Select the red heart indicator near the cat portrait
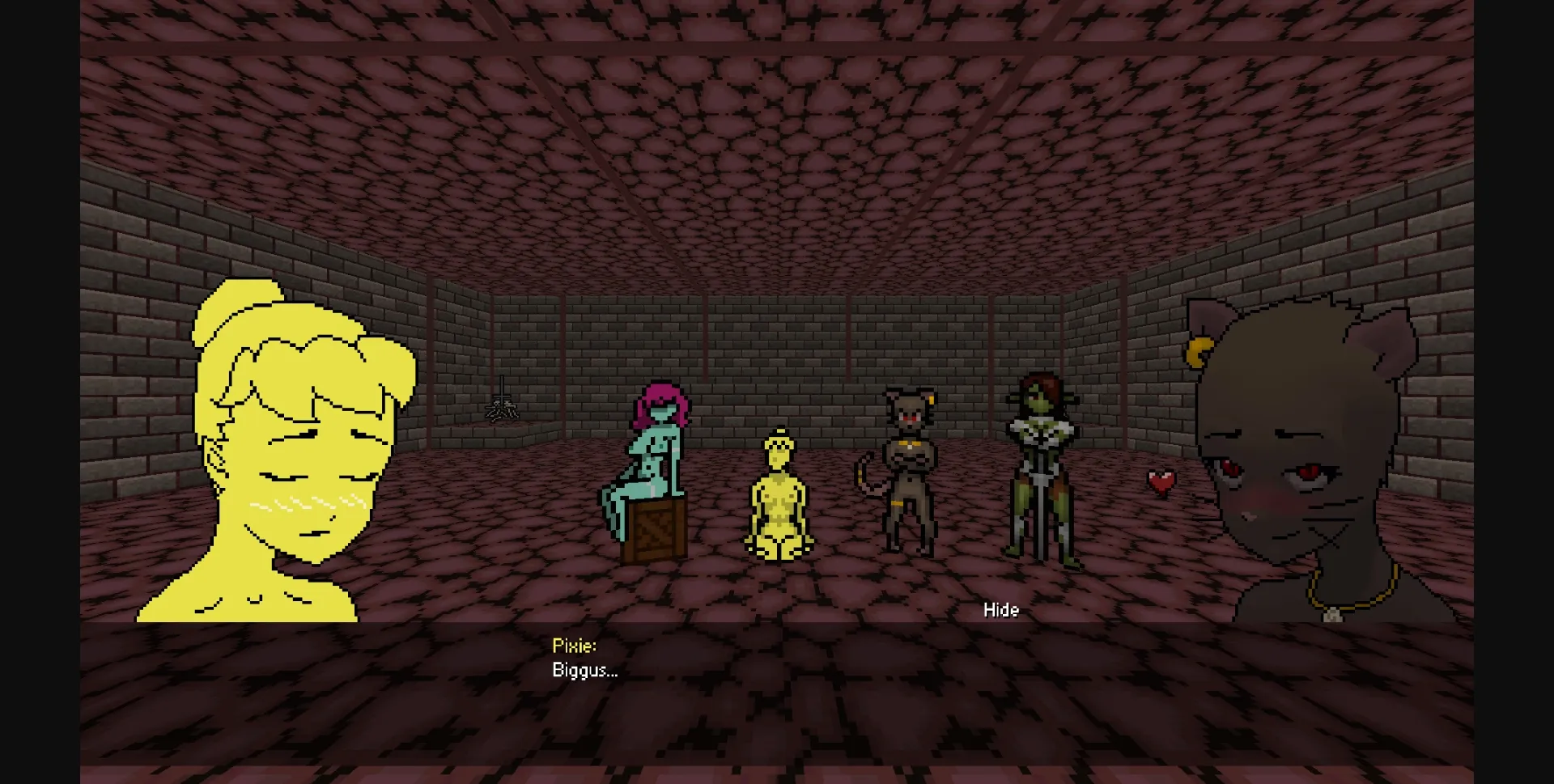Viewport: 1554px width, 784px height. 1163,481
